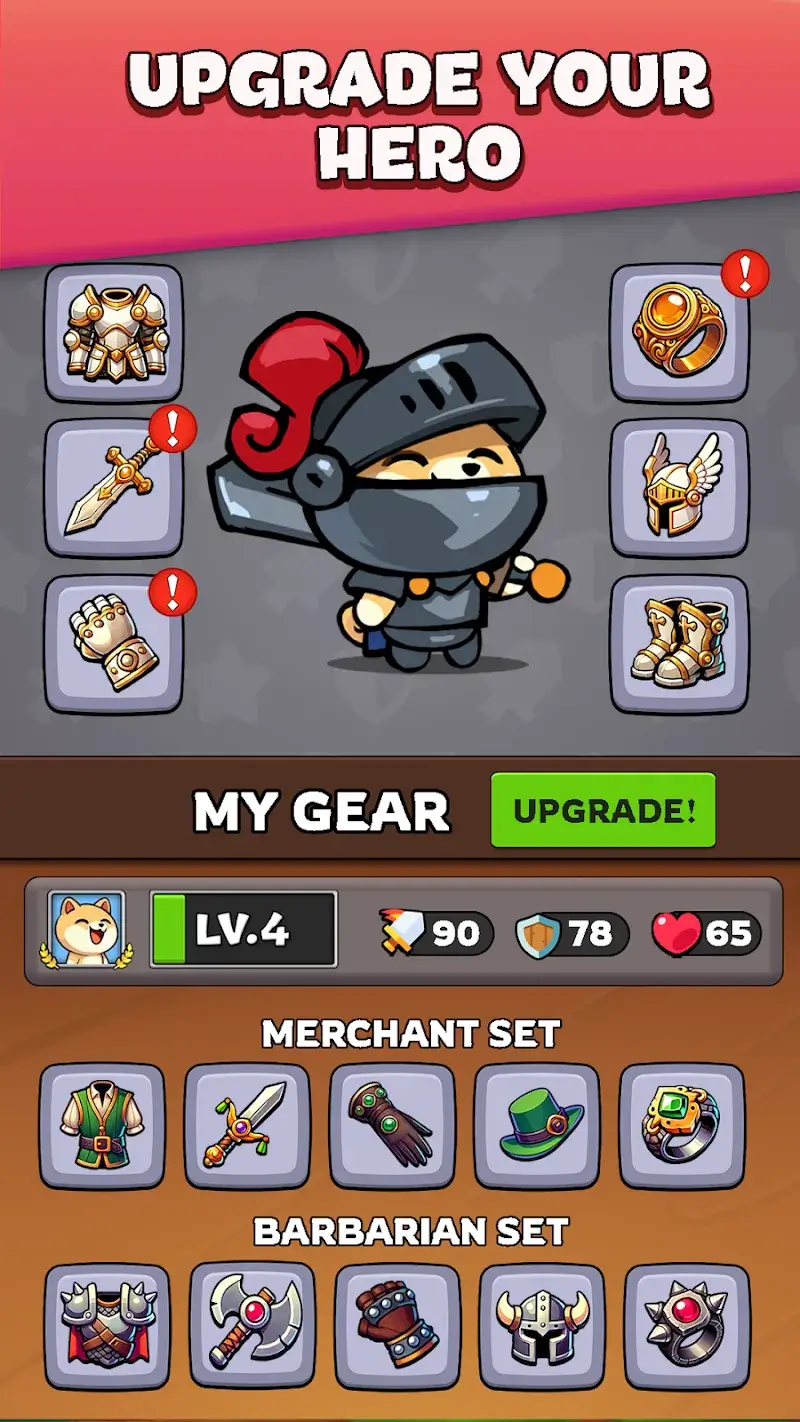Open the equipped golden gauntlet slot
The image size is (800, 1422).
click(114, 643)
